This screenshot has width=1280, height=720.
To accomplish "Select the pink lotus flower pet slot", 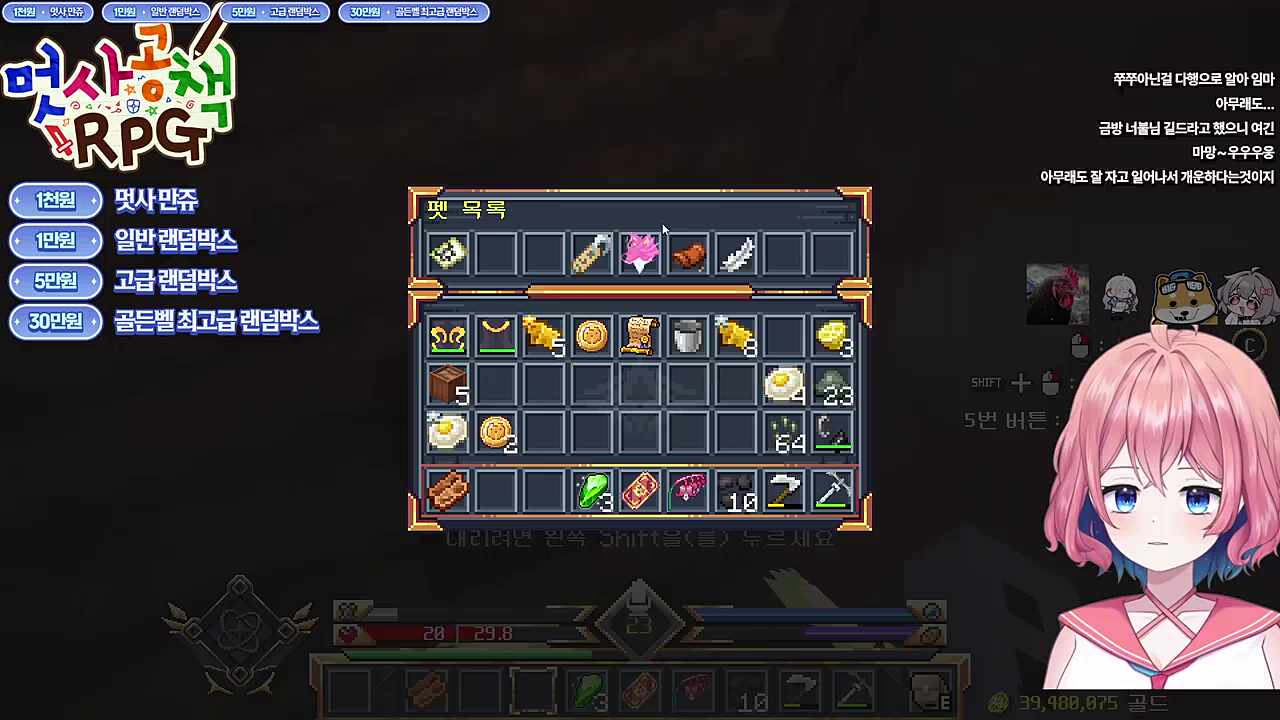I will [x=639, y=254].
